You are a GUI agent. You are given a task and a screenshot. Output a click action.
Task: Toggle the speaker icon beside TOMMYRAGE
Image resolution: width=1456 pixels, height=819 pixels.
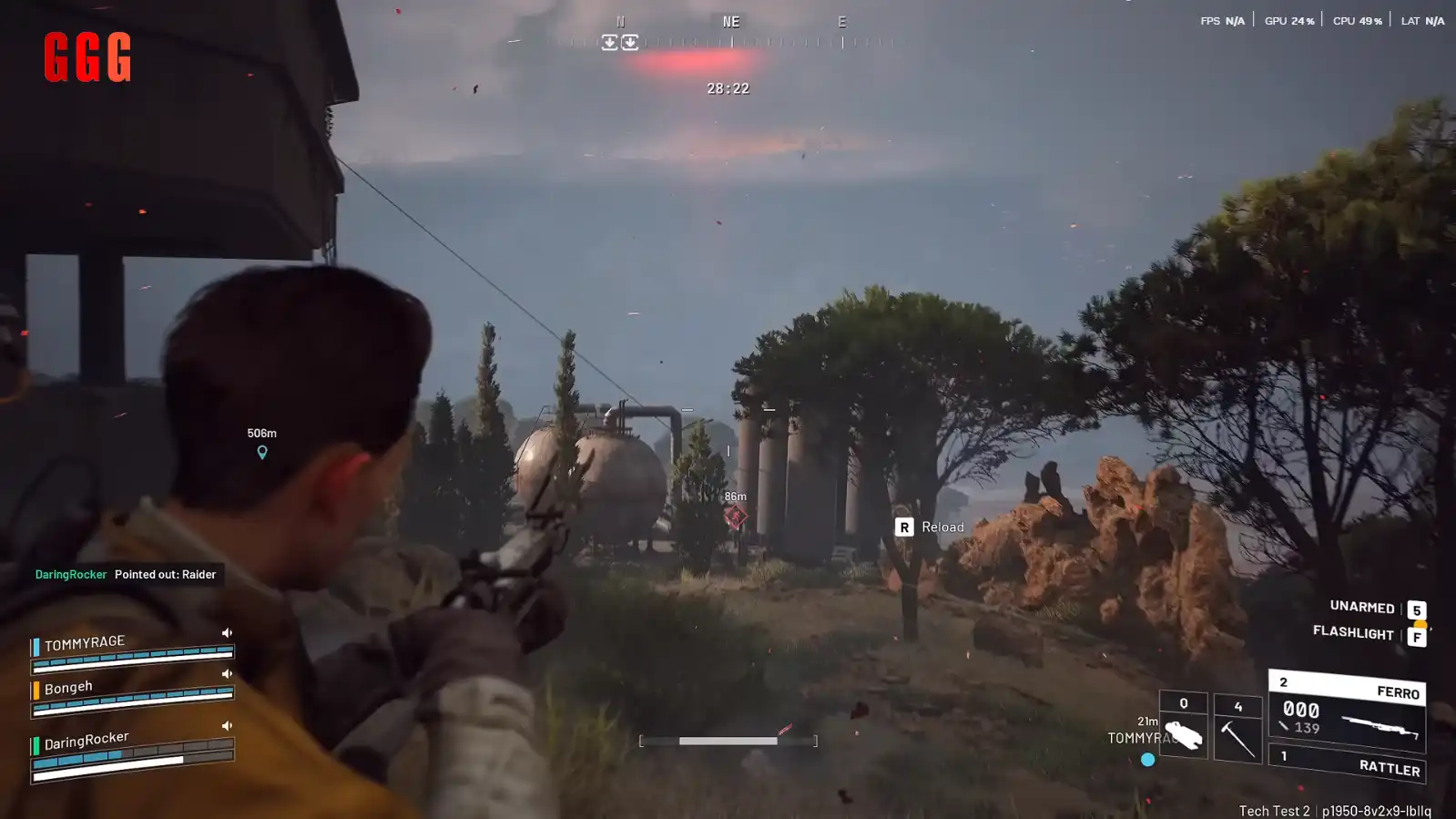pos(227,632)
